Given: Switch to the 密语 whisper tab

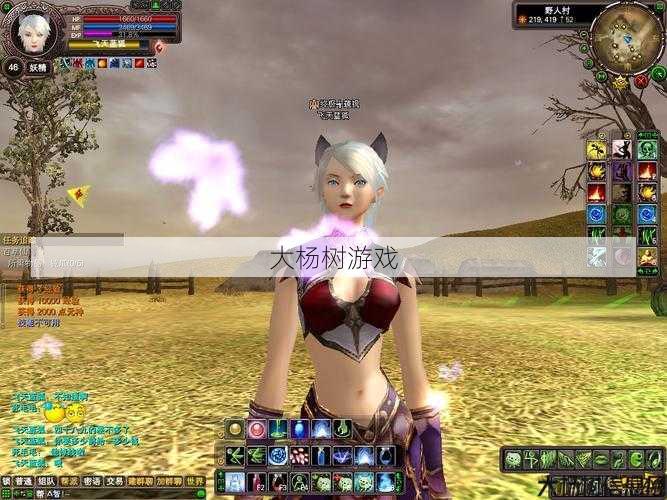Looking at the screenshot, I should point(92,481).
